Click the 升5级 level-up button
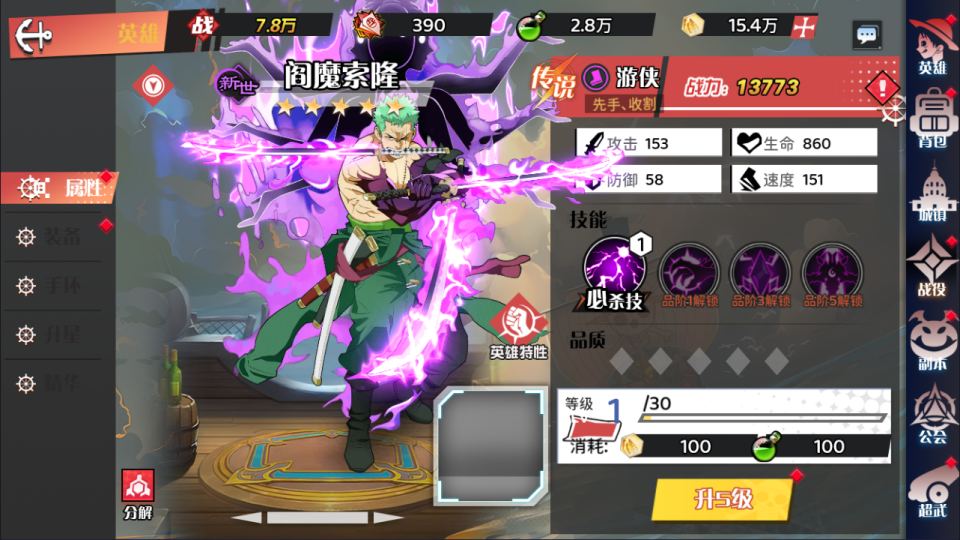The height and width of the screenshot is (540, 960). [x=722, y=499]
